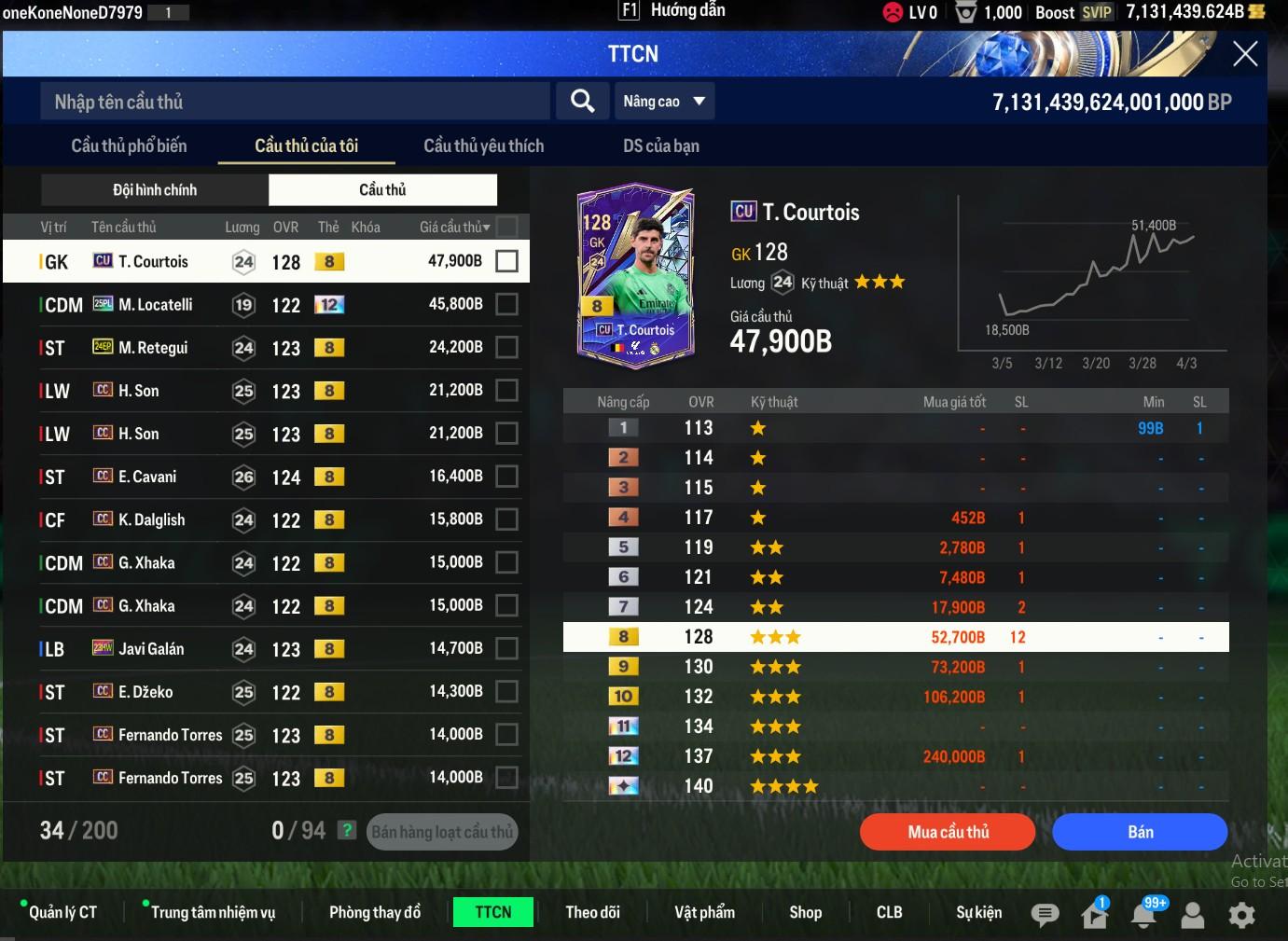
Task: Toggle the select-all checkbox in header
Action: (507, 227)
